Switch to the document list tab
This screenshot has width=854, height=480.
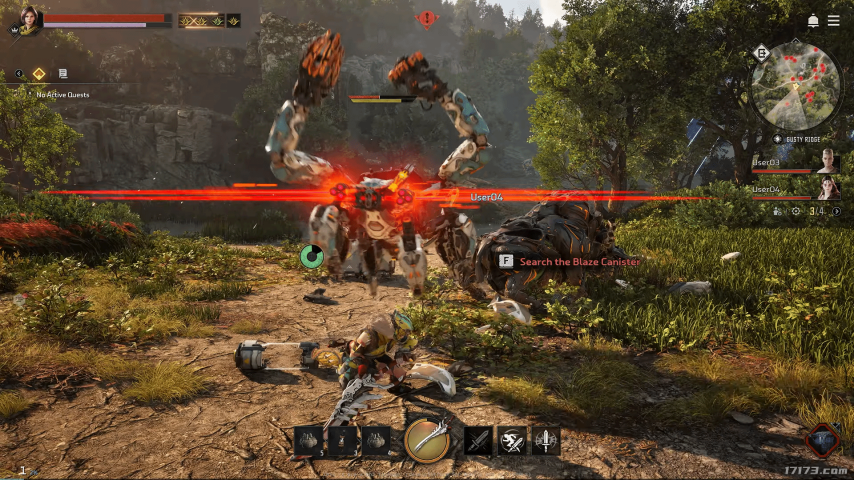coord(63,73)
